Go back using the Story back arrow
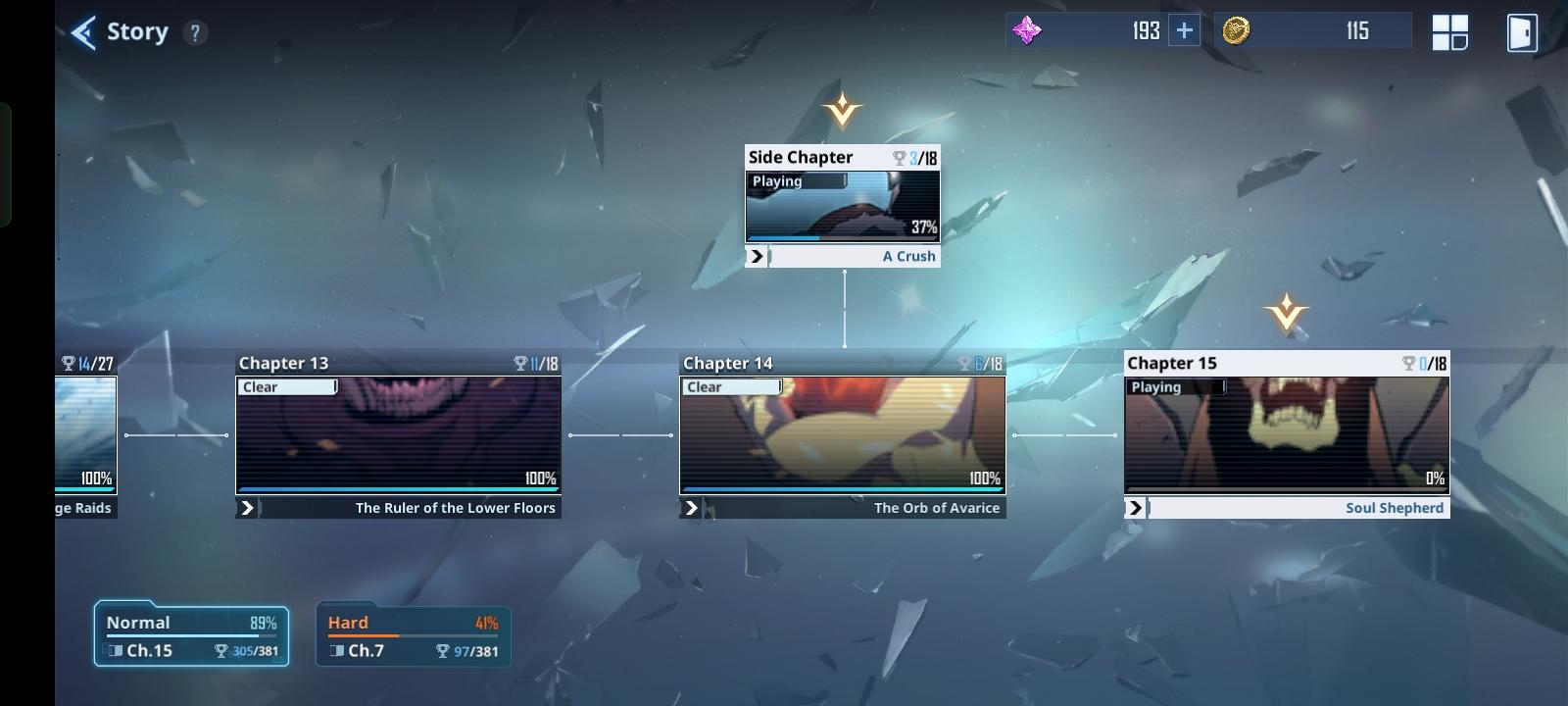The image size is (1568, 706). (x=82, y=30)
